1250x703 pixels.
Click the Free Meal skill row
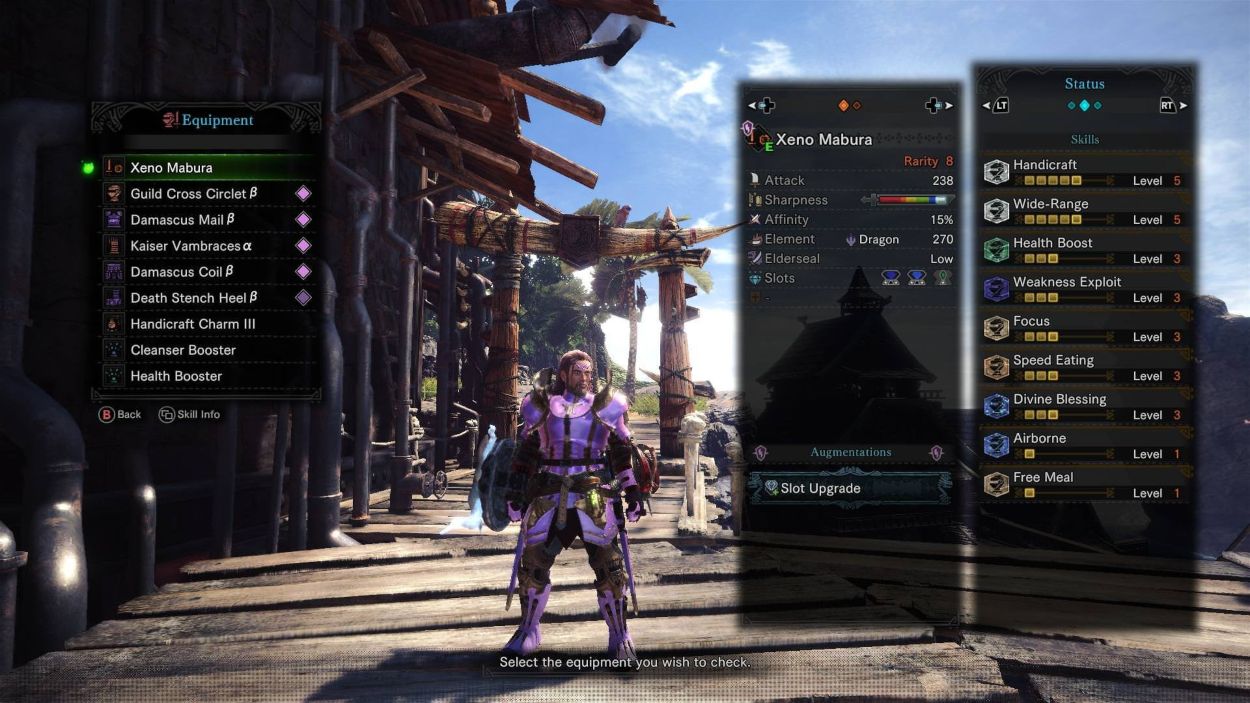1085,484
